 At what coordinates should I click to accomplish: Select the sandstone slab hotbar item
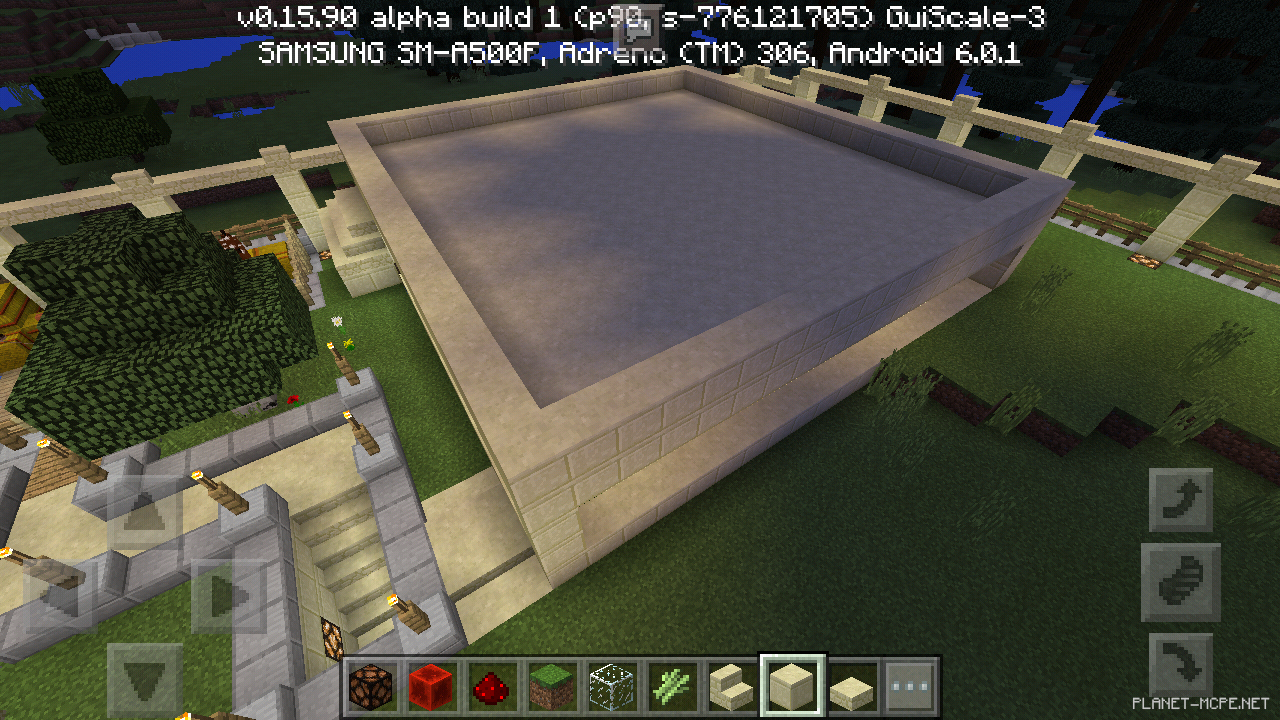point(850,682)
